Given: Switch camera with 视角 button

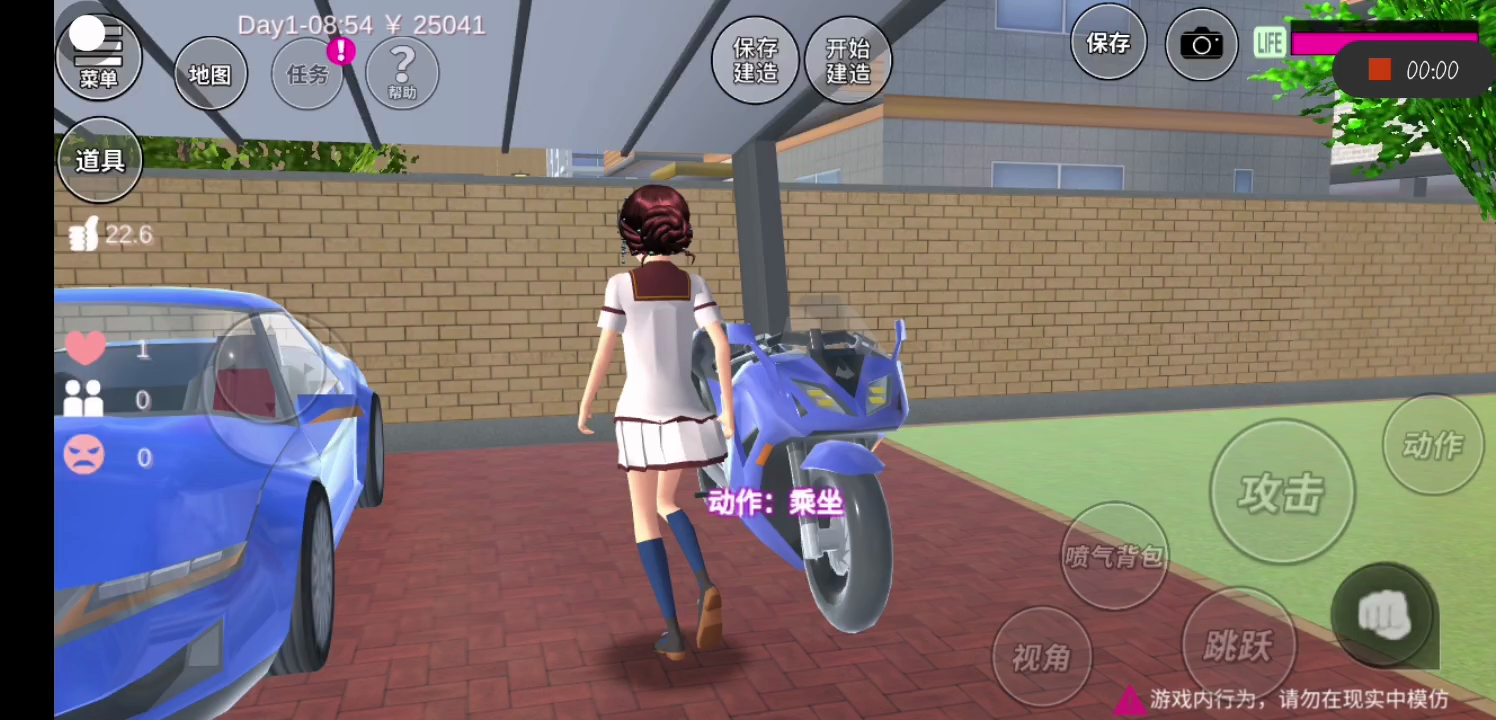Looking at the screenshot, I should point(1041,657).
